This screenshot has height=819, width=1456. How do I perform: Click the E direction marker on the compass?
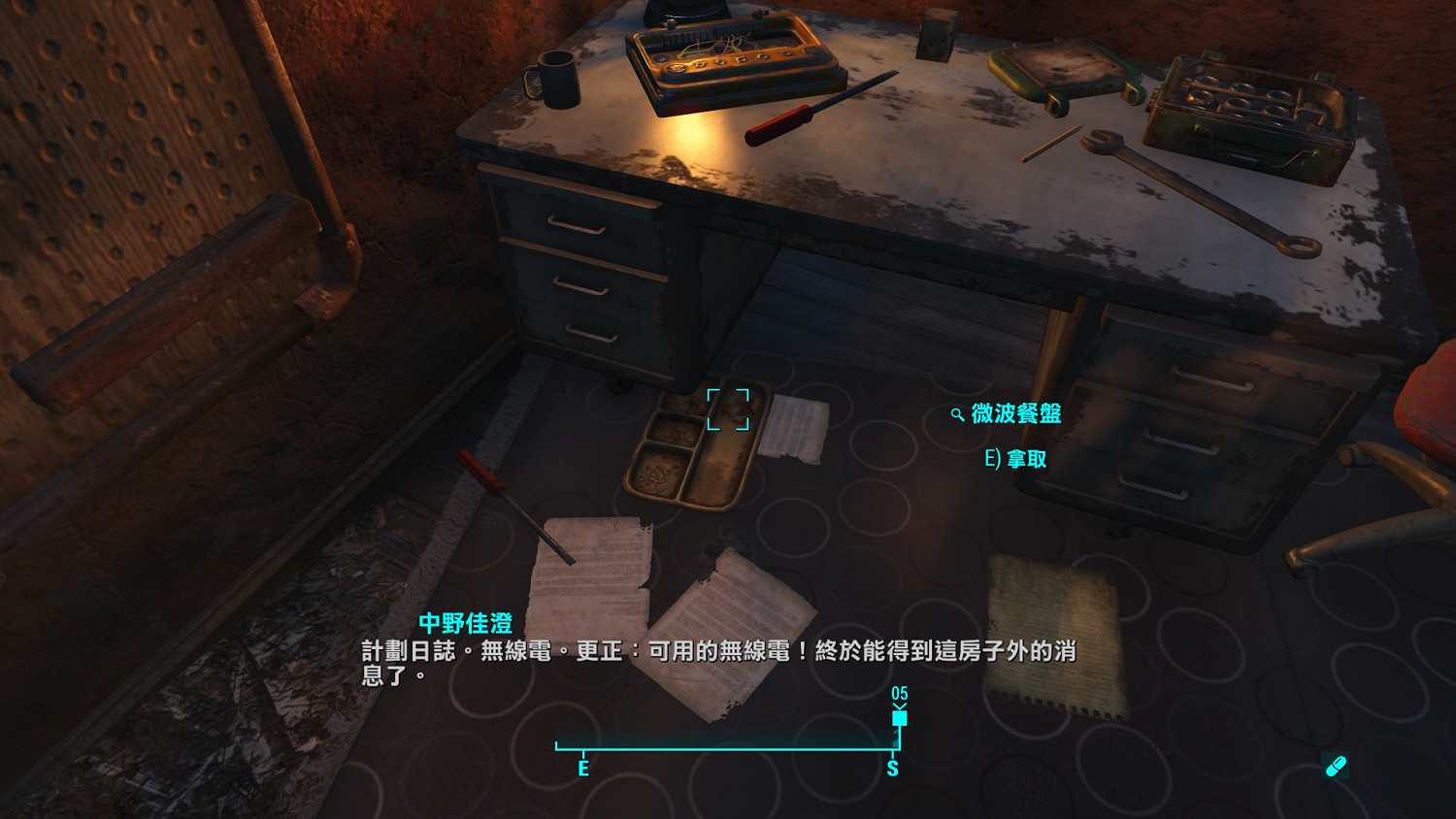click(x=583, y=768)
